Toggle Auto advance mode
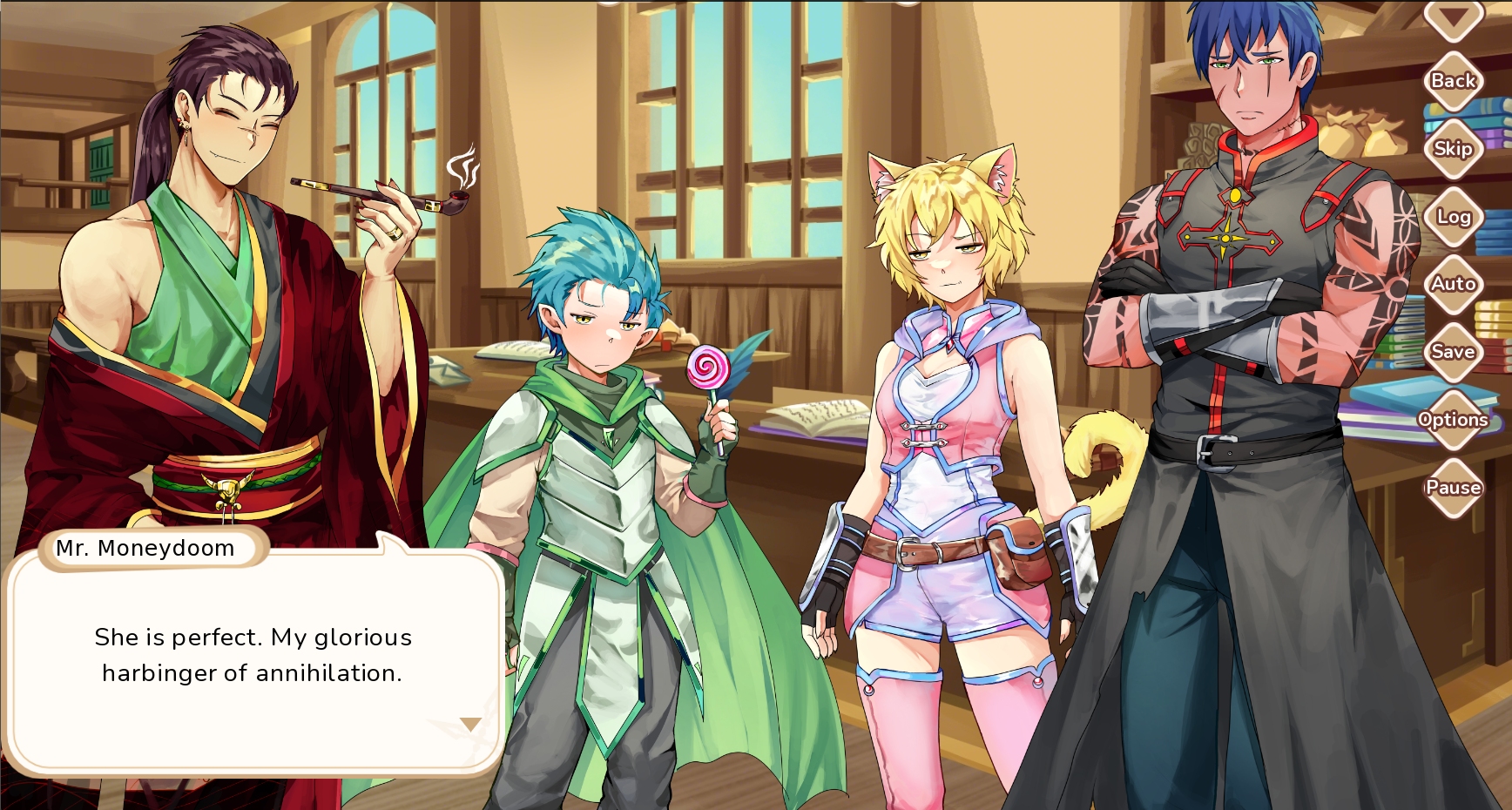 (1453, 284)
